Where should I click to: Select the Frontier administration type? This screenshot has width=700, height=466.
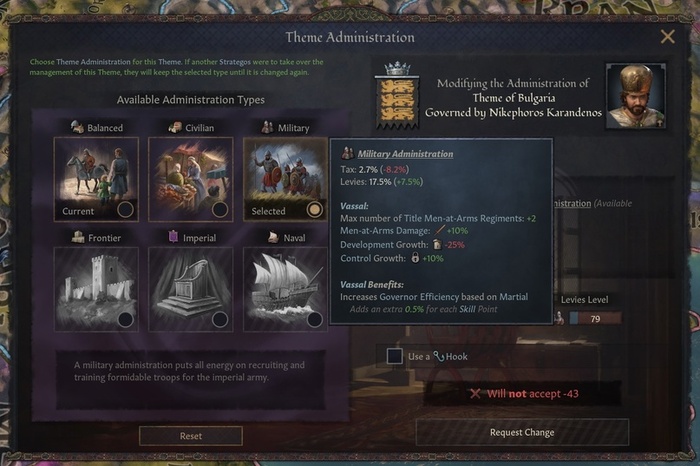point(96,288)
